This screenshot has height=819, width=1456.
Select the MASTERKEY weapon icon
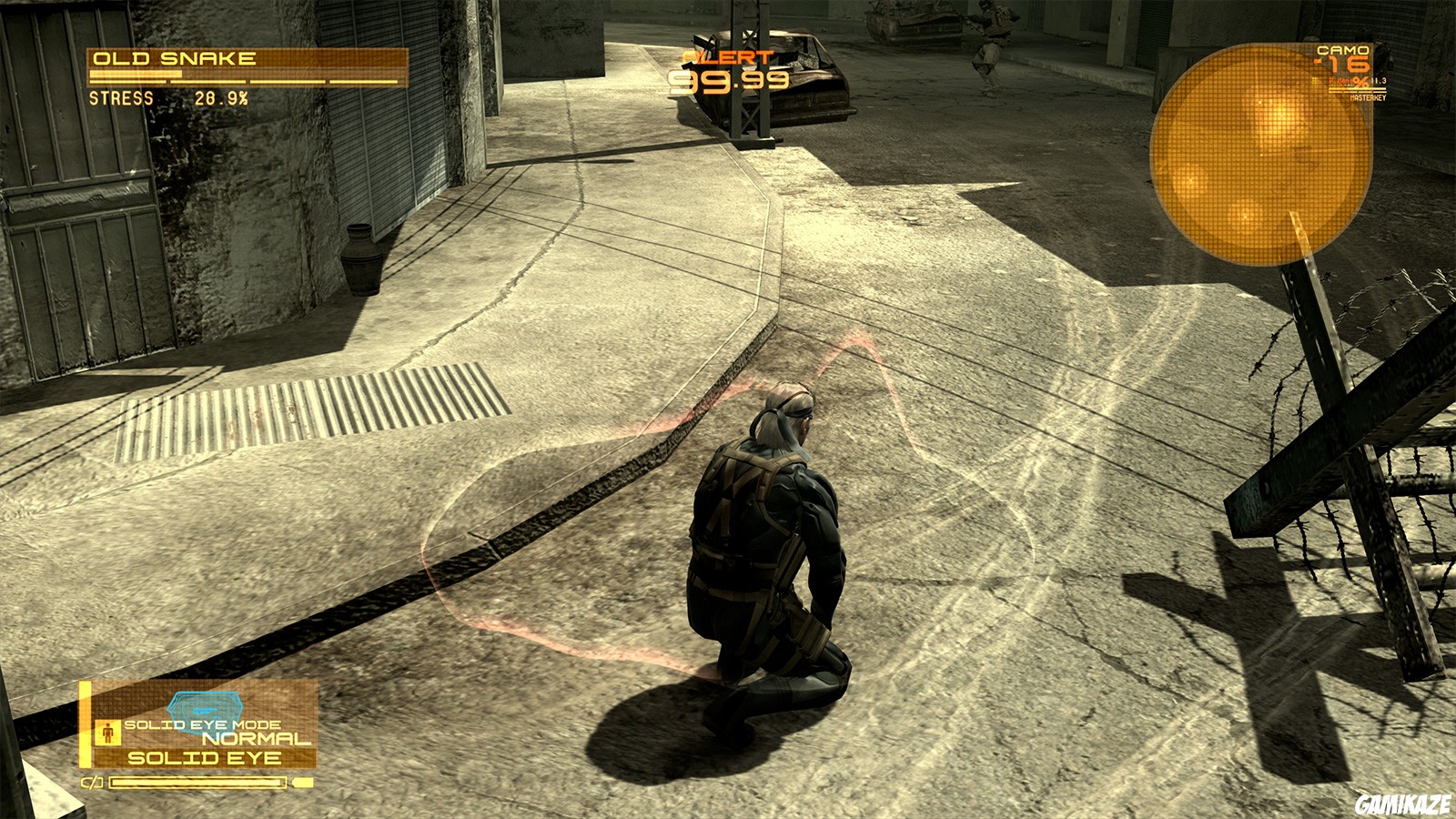1369,97
